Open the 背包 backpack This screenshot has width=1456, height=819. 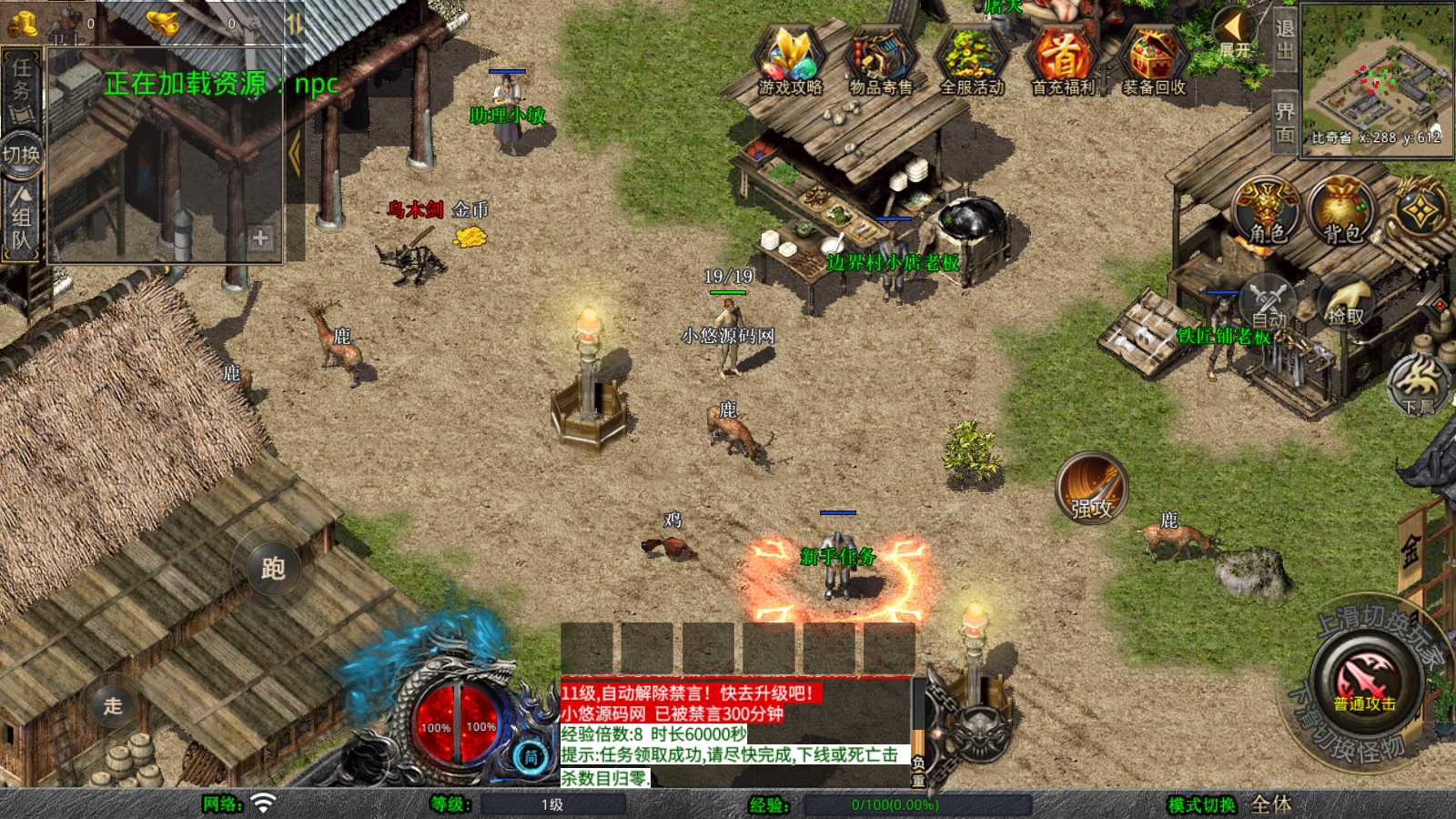(1342, 211)
